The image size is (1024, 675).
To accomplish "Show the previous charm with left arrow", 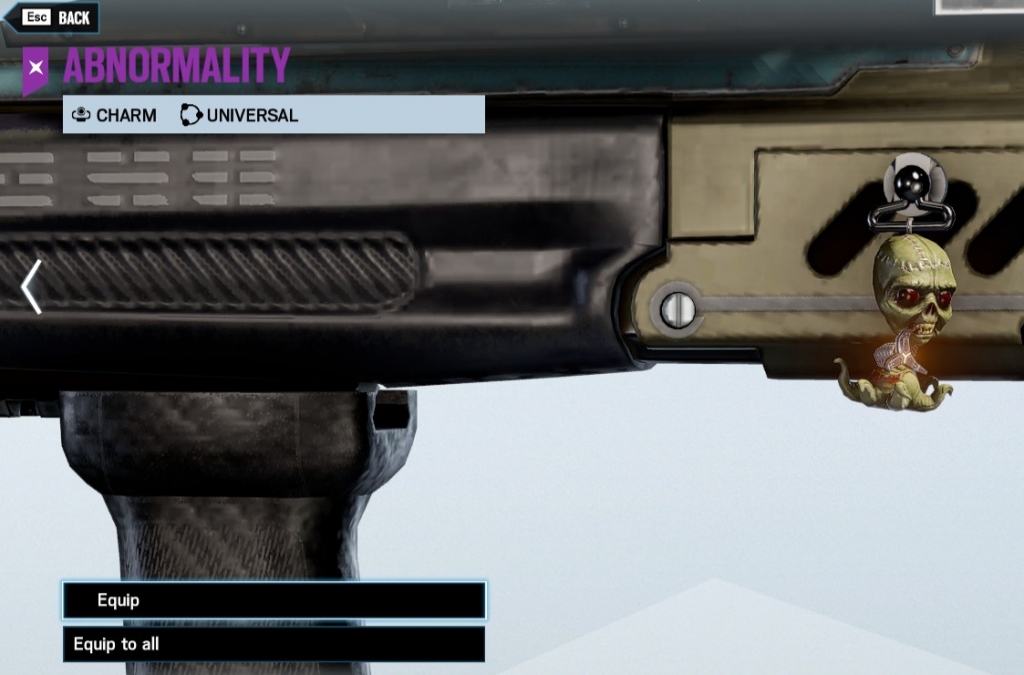I will (x=31, y=287).
